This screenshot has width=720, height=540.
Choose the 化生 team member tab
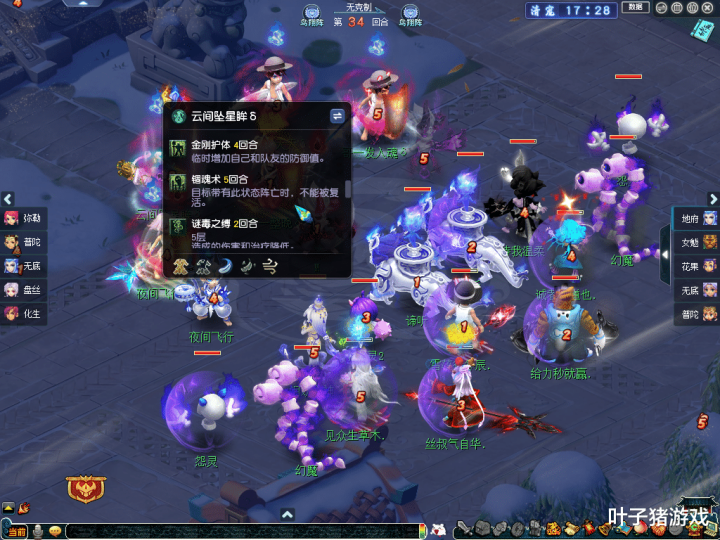[x=24, y=313]
